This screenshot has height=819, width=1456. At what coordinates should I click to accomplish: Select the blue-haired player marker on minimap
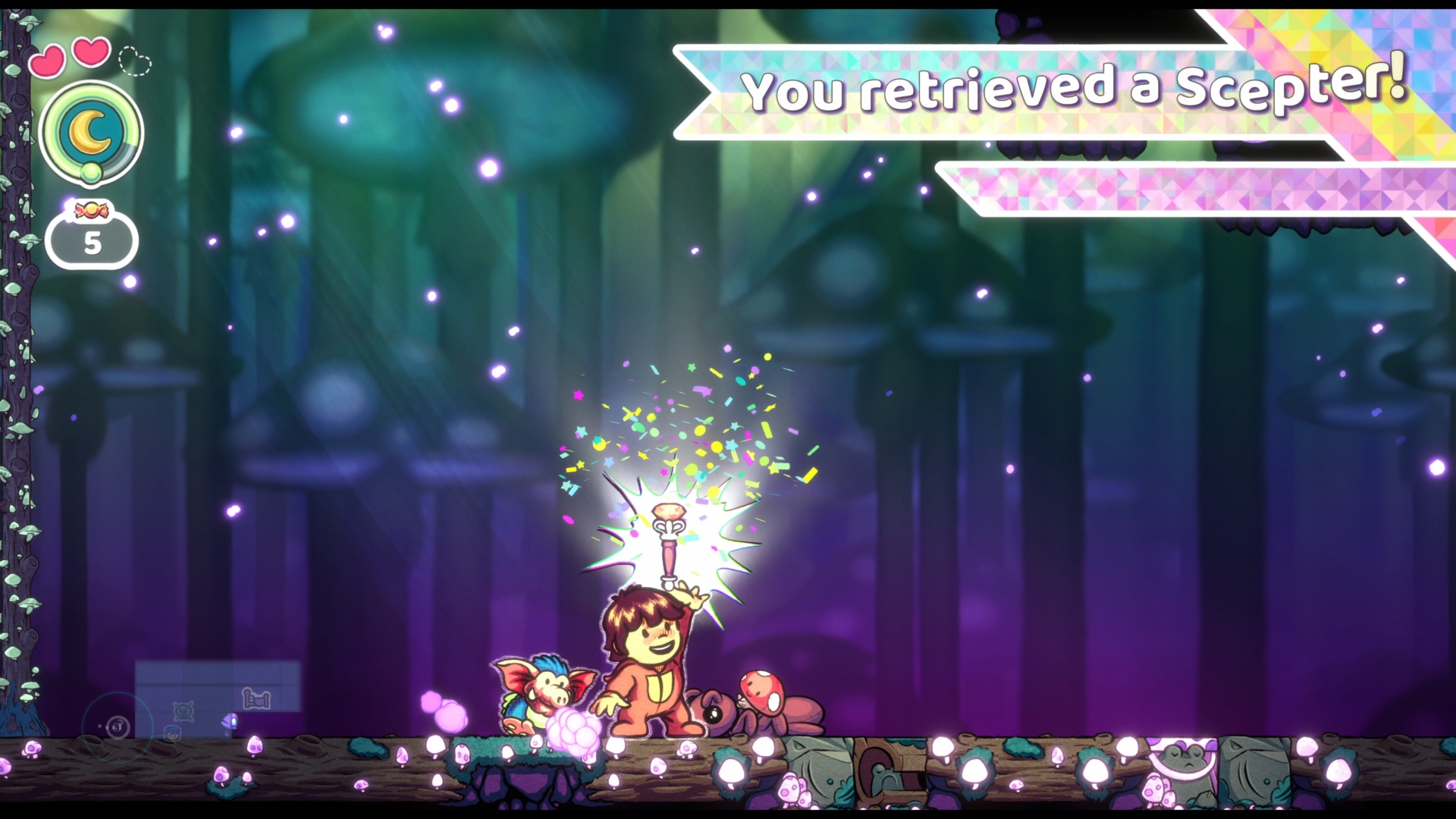click(173, 733)
